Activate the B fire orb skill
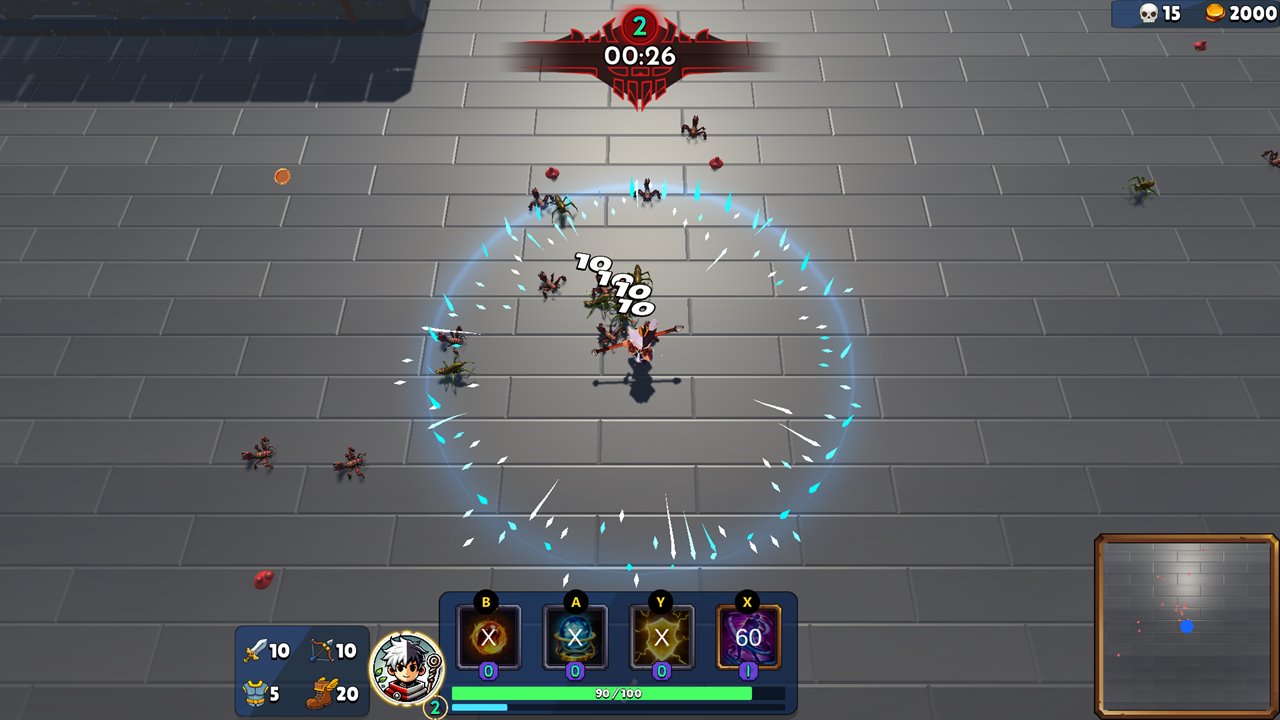This screenshot has height=720, width=1280. [488, 638]
